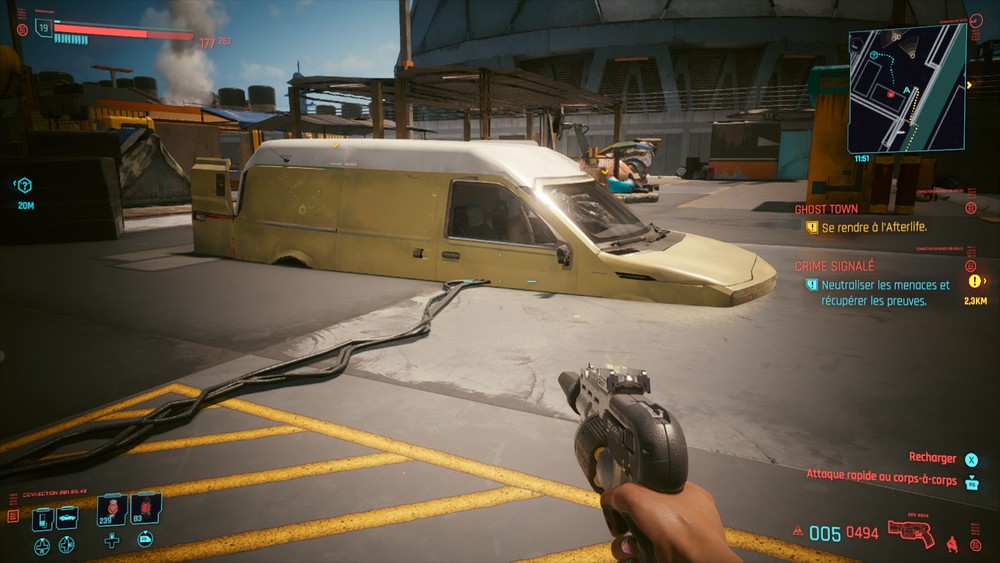1000x563 pixels.
Task: Open the minimap in the corner
Action: [x=907, y=88]
